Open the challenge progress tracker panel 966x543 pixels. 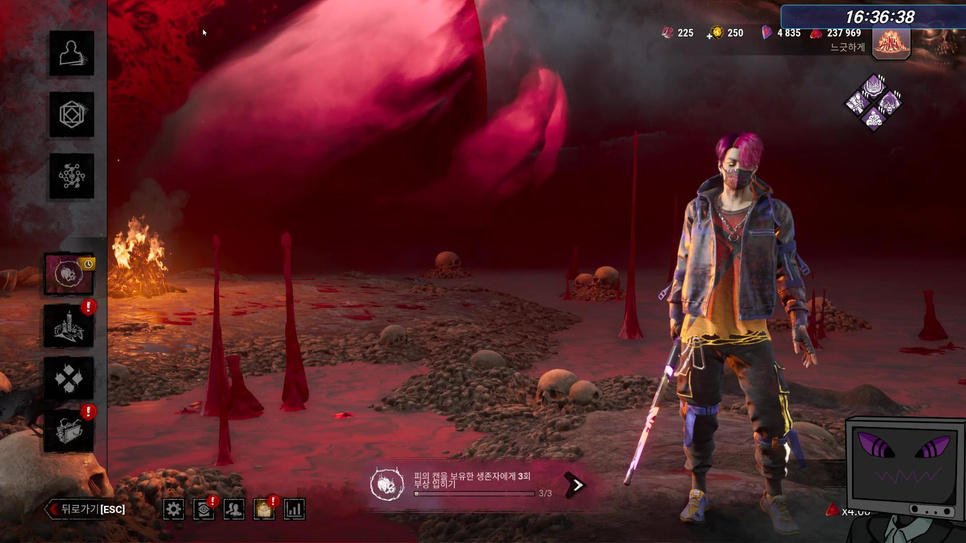coord(468,485)
